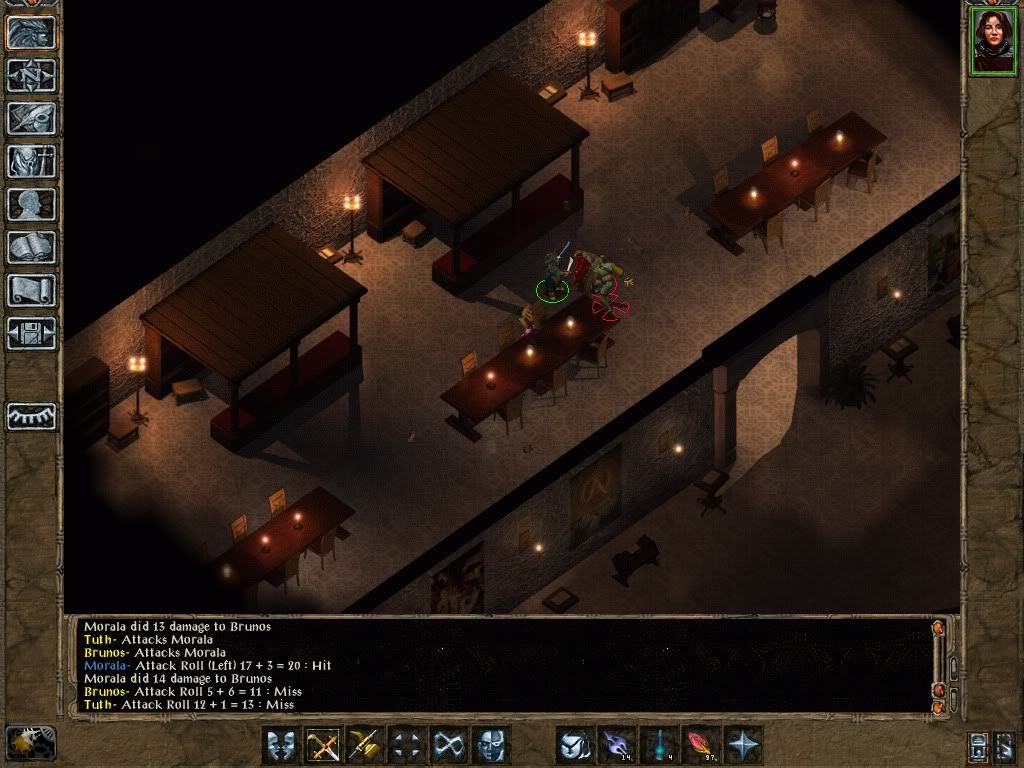
Task: Use the red feather quick item
Action: (x=701, y=745)
